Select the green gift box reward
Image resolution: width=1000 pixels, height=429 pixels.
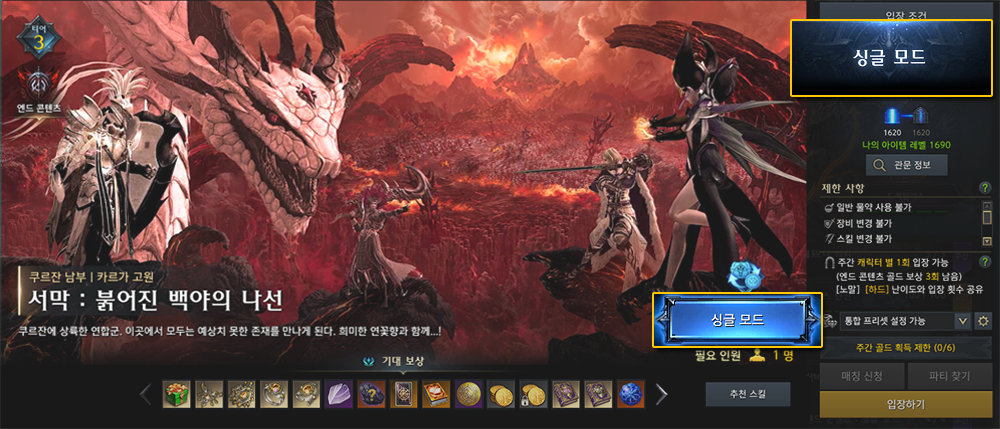coord(177,394)
